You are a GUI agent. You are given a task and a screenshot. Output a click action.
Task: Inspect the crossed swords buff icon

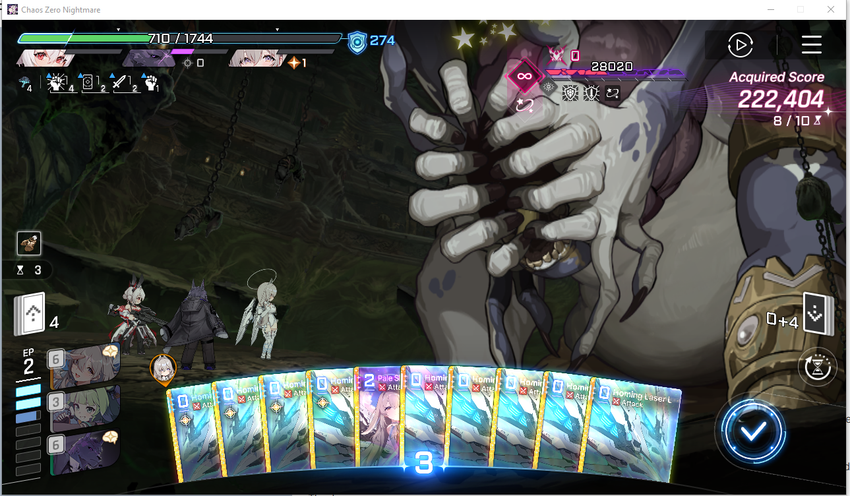(x=119, y=84)
